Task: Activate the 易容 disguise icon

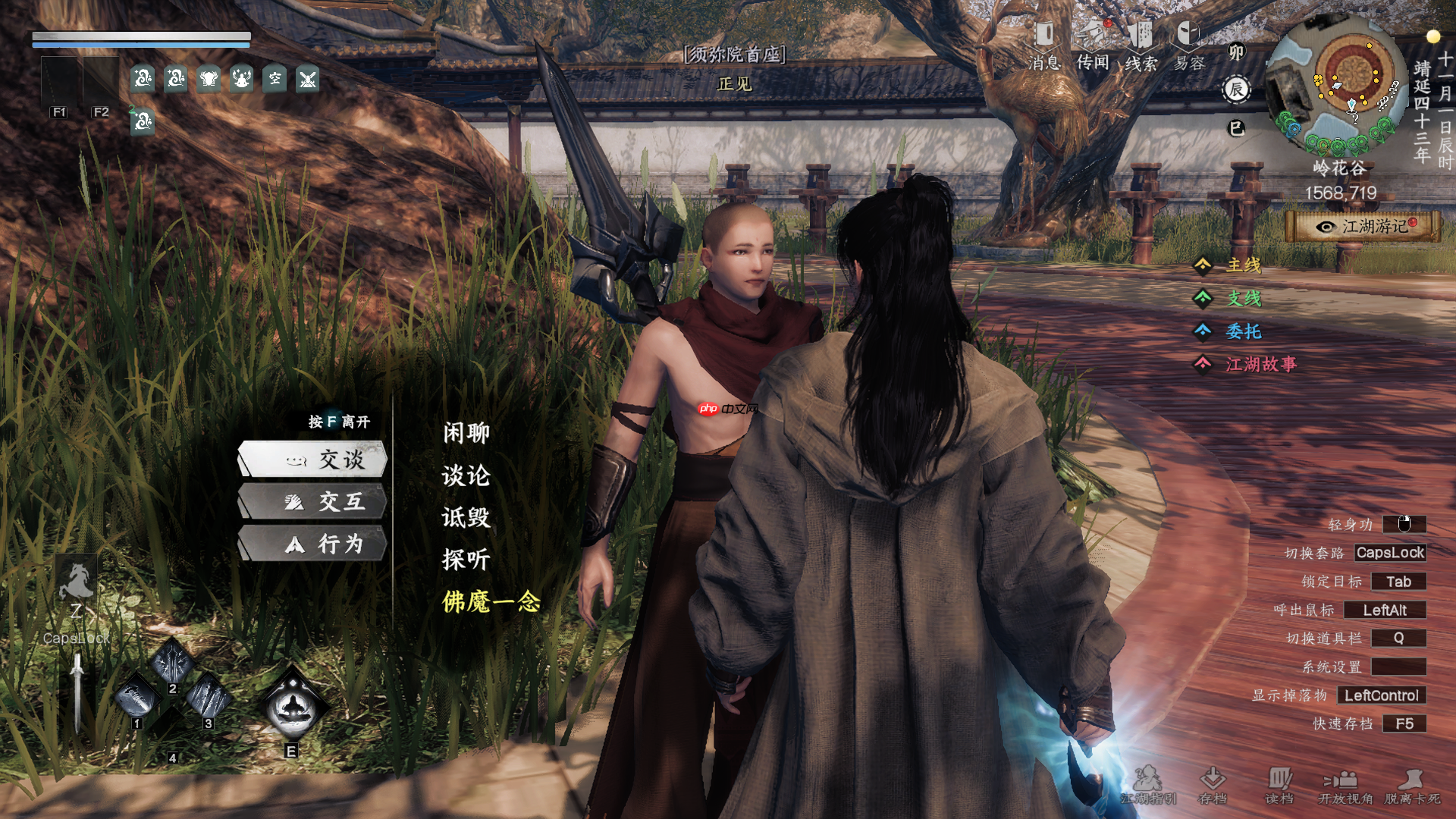Action: (1189, 45)
